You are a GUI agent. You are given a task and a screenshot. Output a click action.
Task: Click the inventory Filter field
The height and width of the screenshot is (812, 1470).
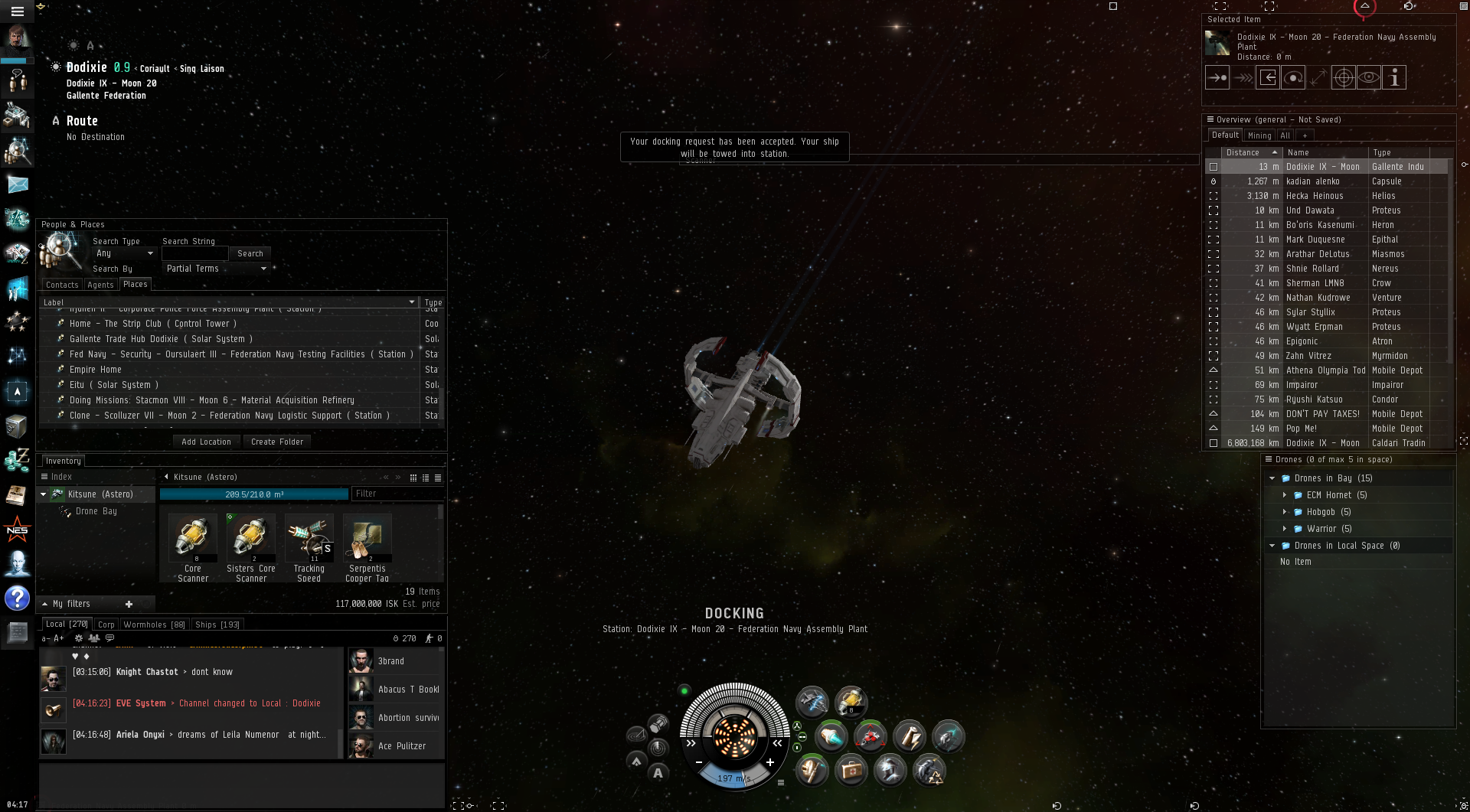394,494
